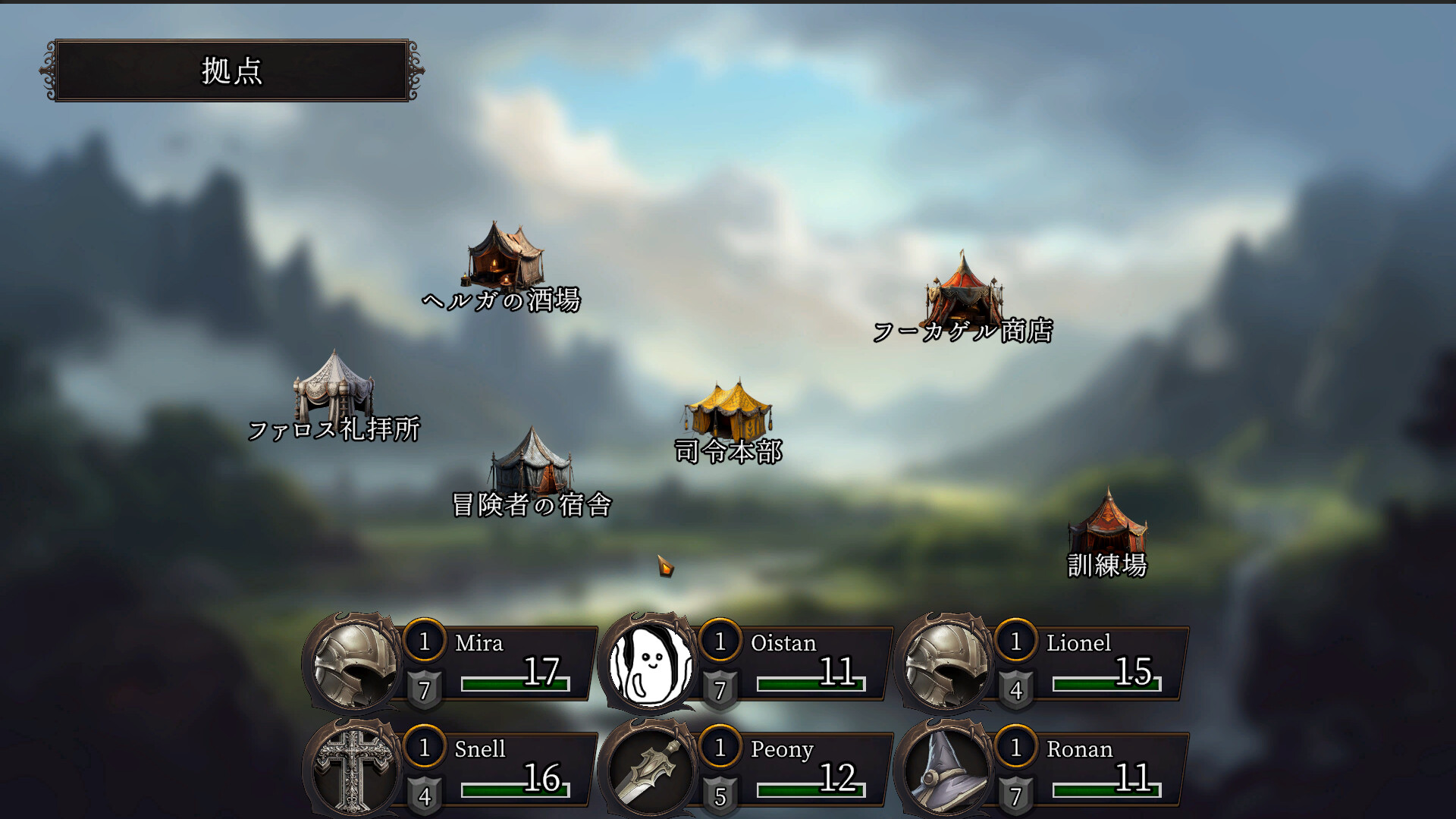Select party member Mira
Viewport: 1456px width, 819px height.
[x=455, y=664]
